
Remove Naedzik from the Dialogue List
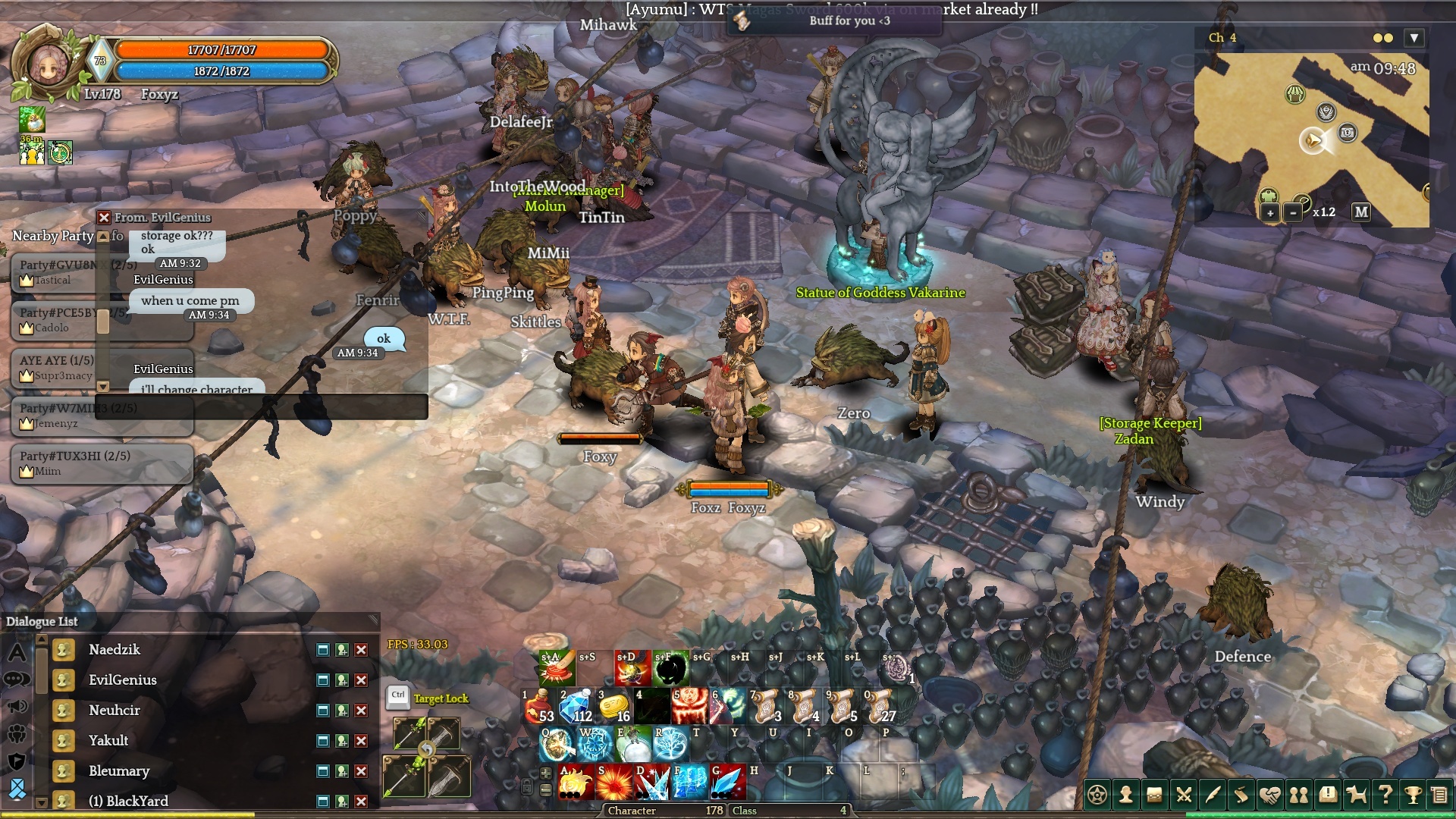coord(362,650)
